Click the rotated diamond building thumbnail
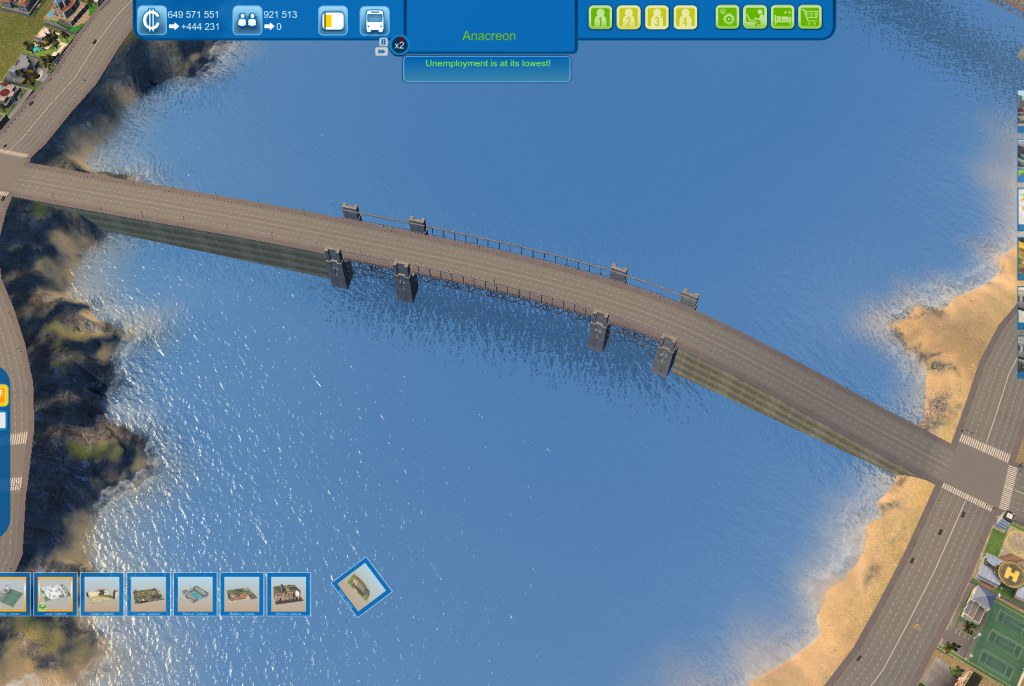 (x=360, y=587)
